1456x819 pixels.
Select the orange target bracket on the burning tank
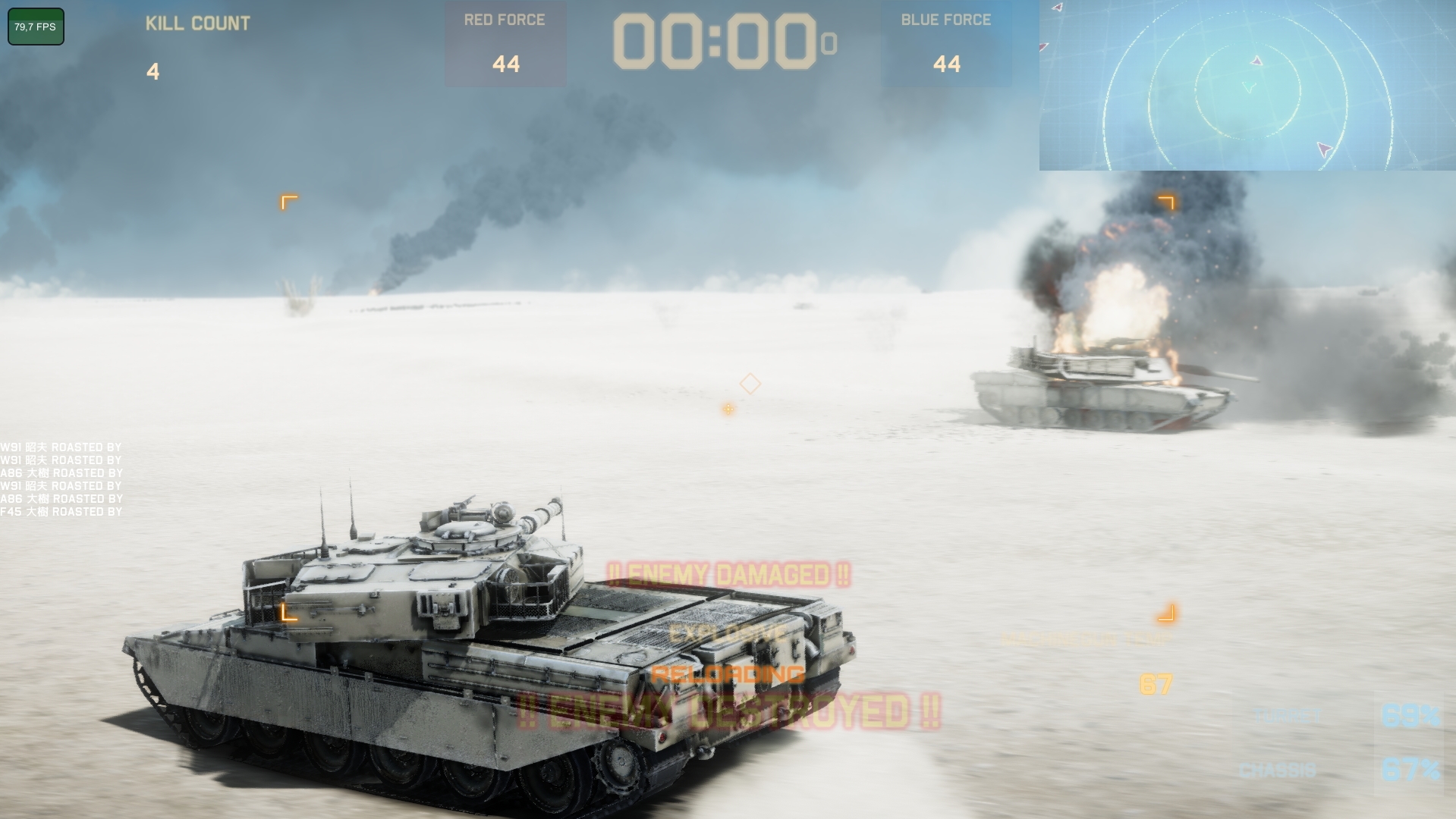click(1166, 202)
